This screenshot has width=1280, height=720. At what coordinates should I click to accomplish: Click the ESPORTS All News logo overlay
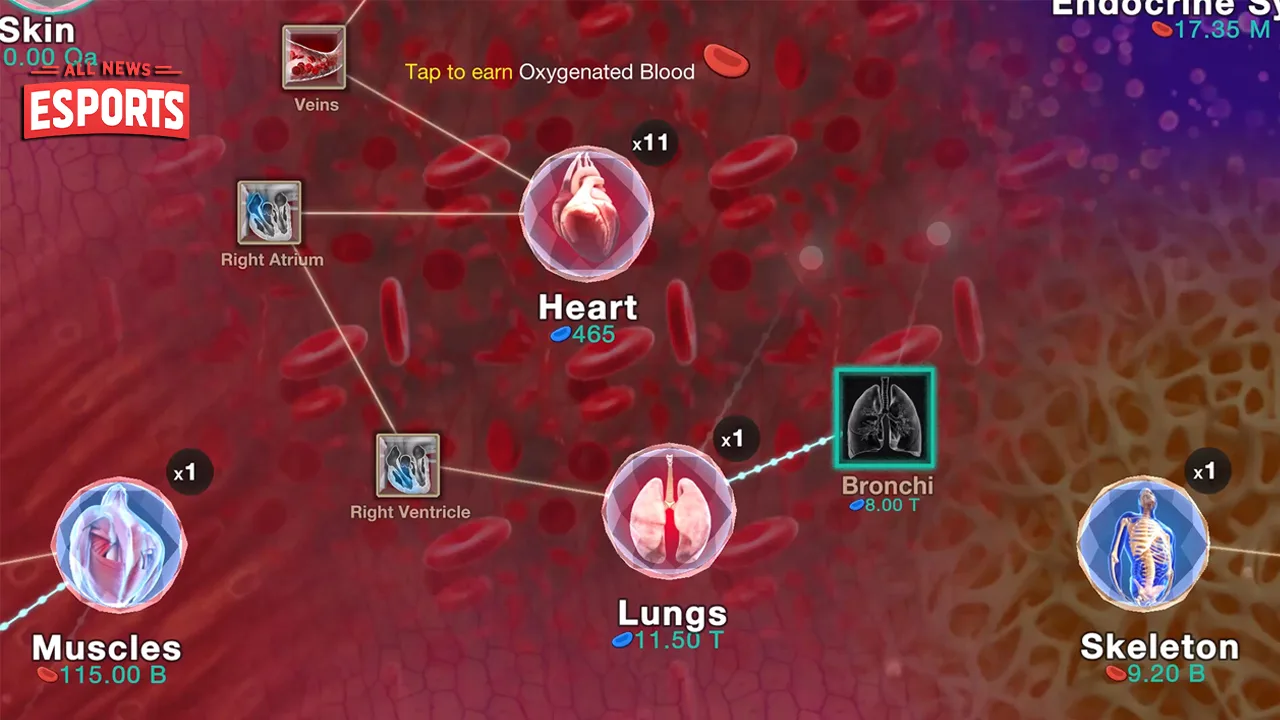[x=104, y=104]
